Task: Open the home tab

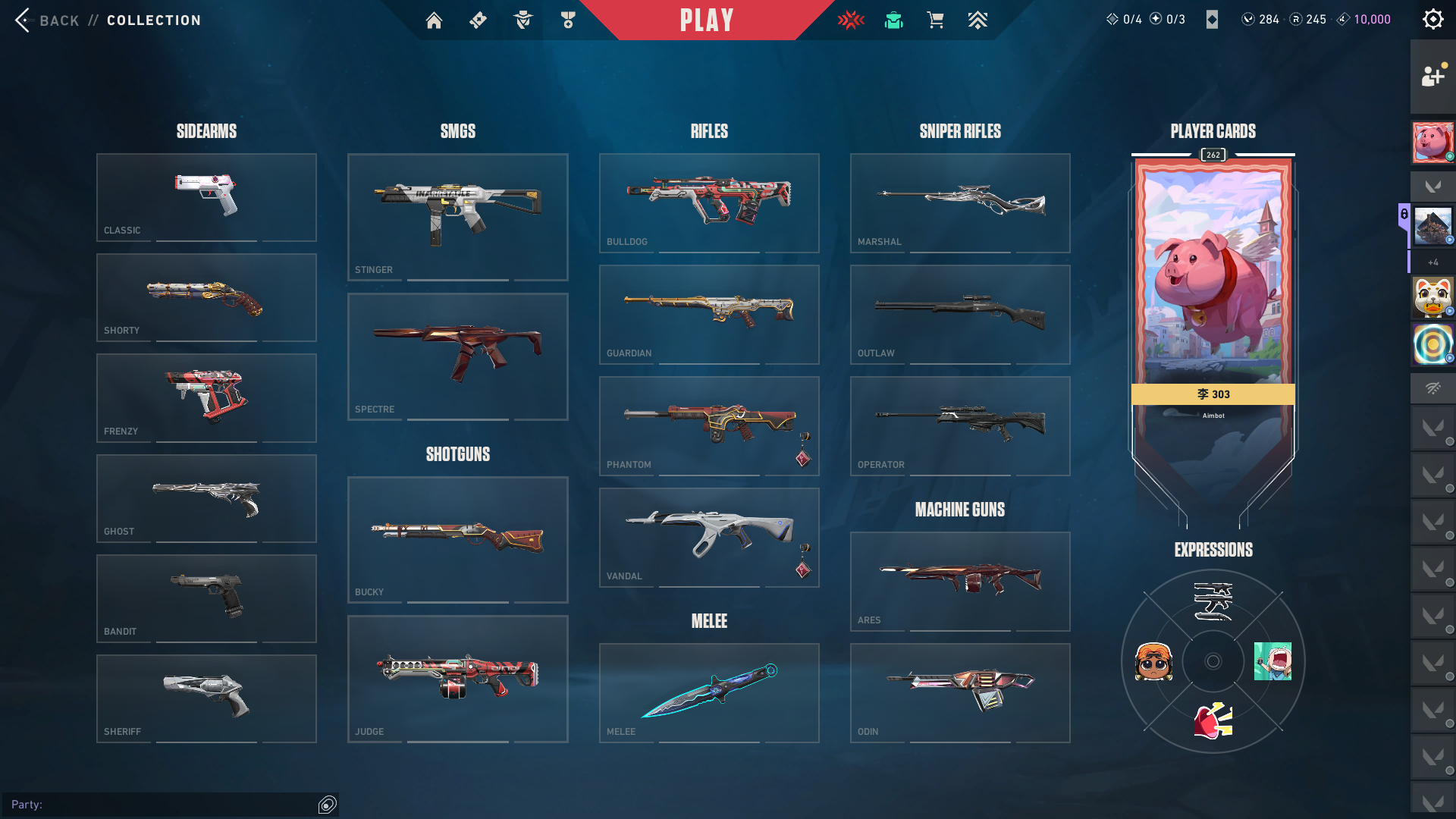Action: click(x=434, y=20)
